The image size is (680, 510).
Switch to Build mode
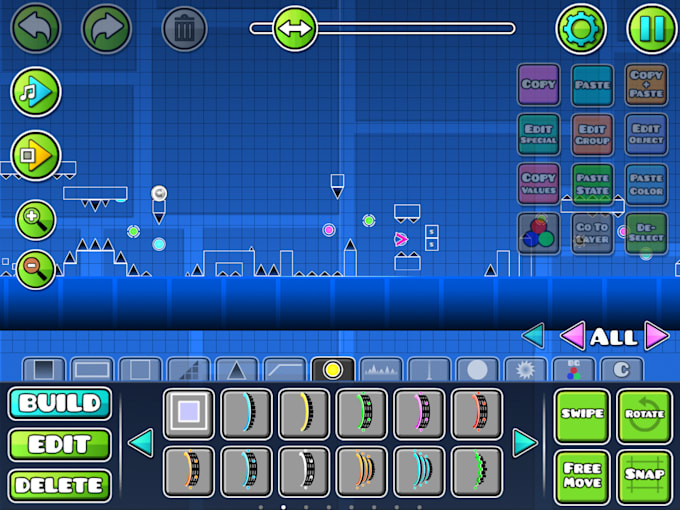pos(59,404)
